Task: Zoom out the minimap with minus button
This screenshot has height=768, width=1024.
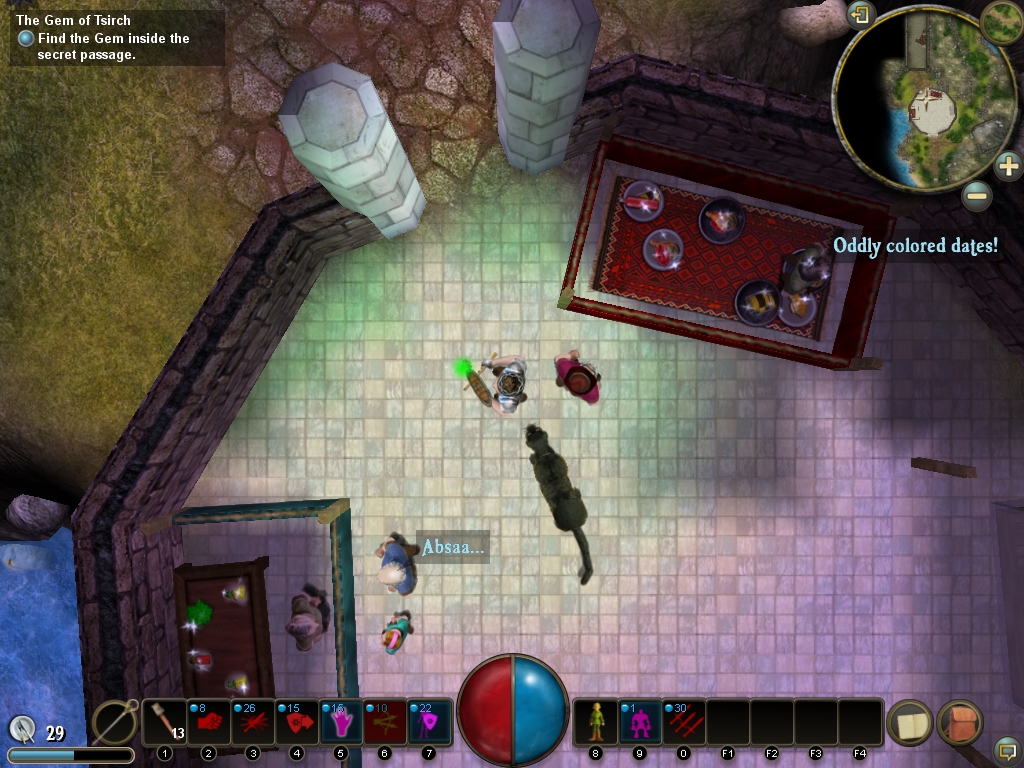Action: pos(977,195)
